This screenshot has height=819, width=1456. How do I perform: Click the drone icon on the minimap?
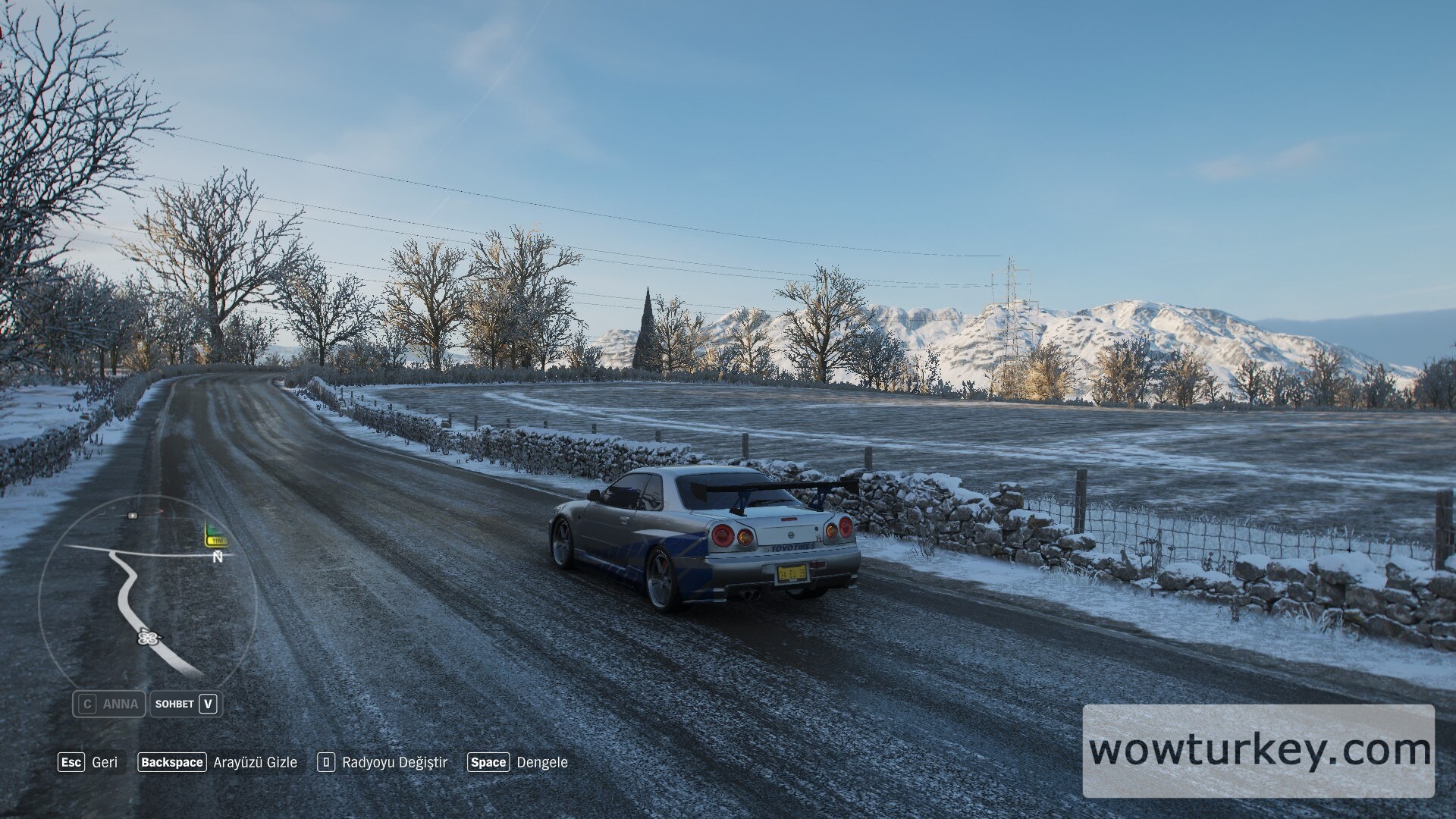click(147, 638)
